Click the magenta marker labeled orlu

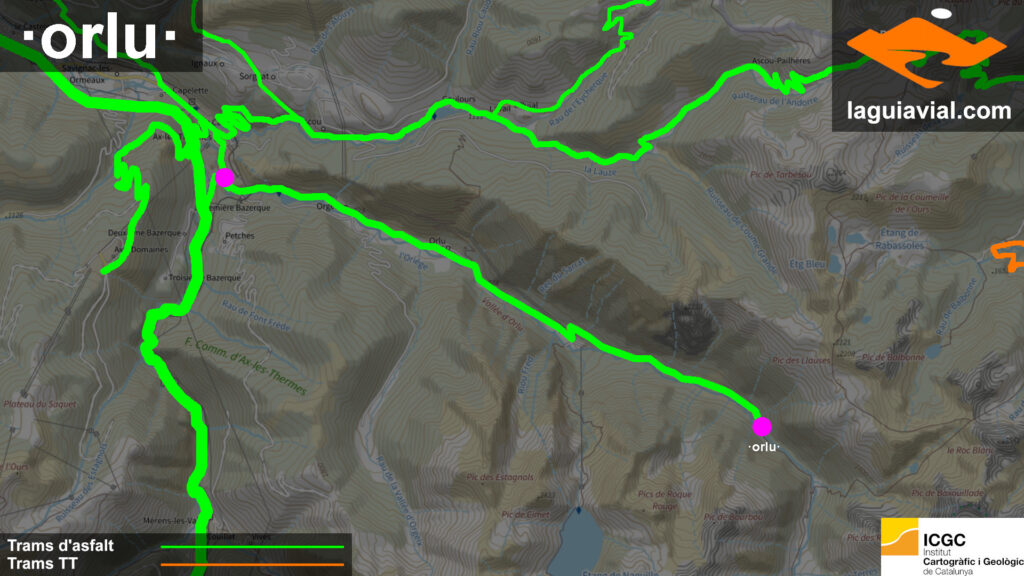762,426
